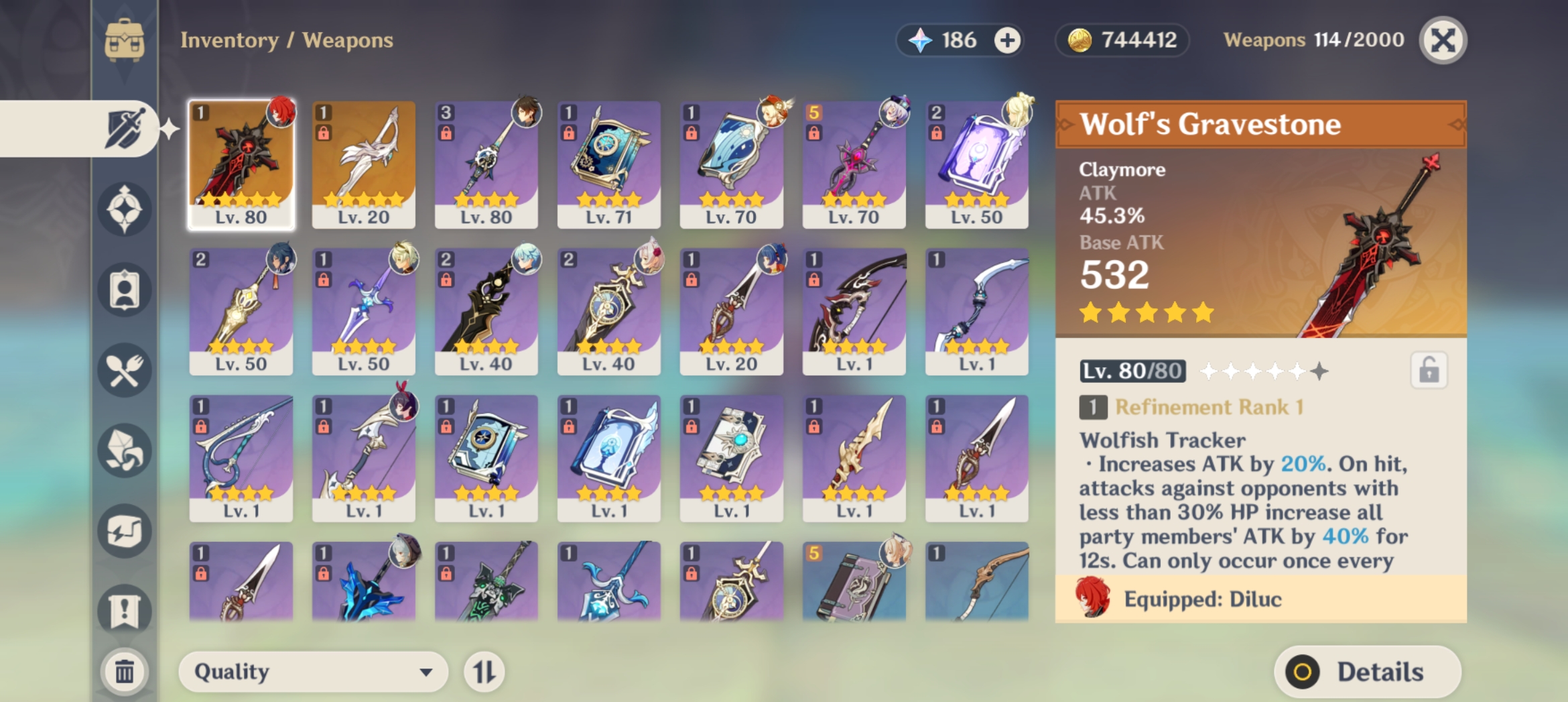This screenshot has width=1568, height=702.
Task: Select the purple Lv. 50 catalyst book
Action: click(977, 165)
